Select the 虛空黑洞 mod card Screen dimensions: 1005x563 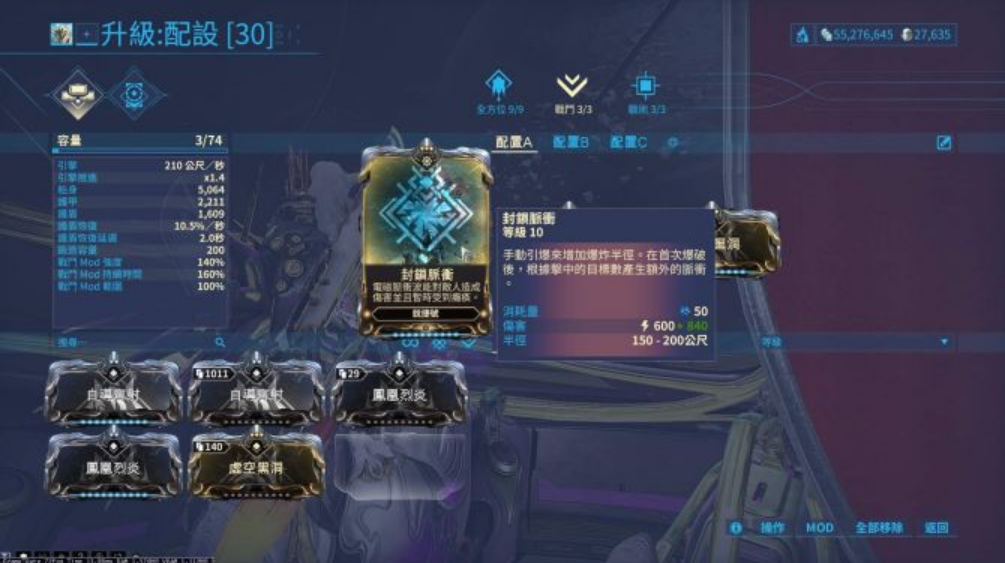[256, 465]
